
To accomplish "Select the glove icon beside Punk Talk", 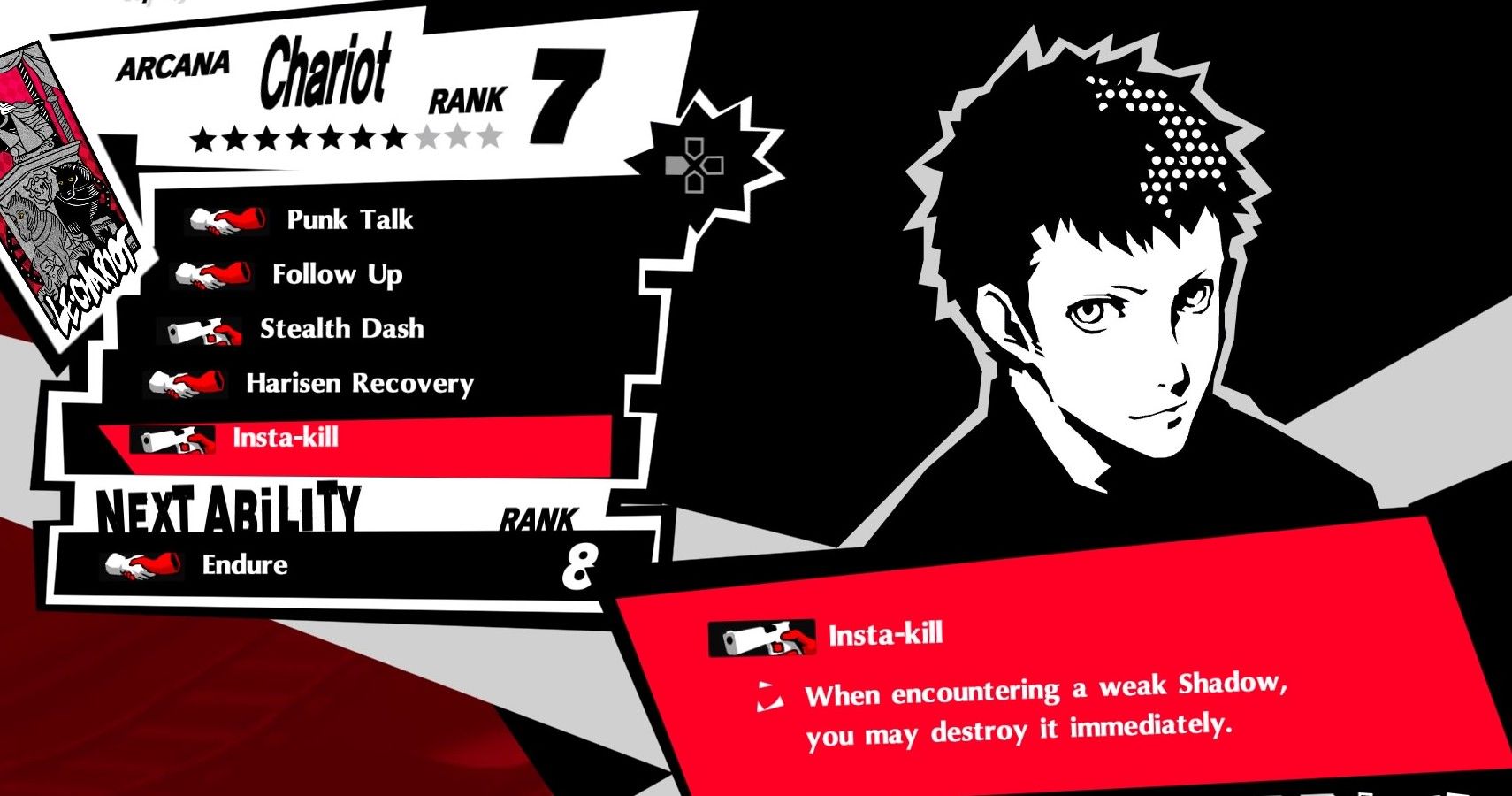I will click(225, 221).
